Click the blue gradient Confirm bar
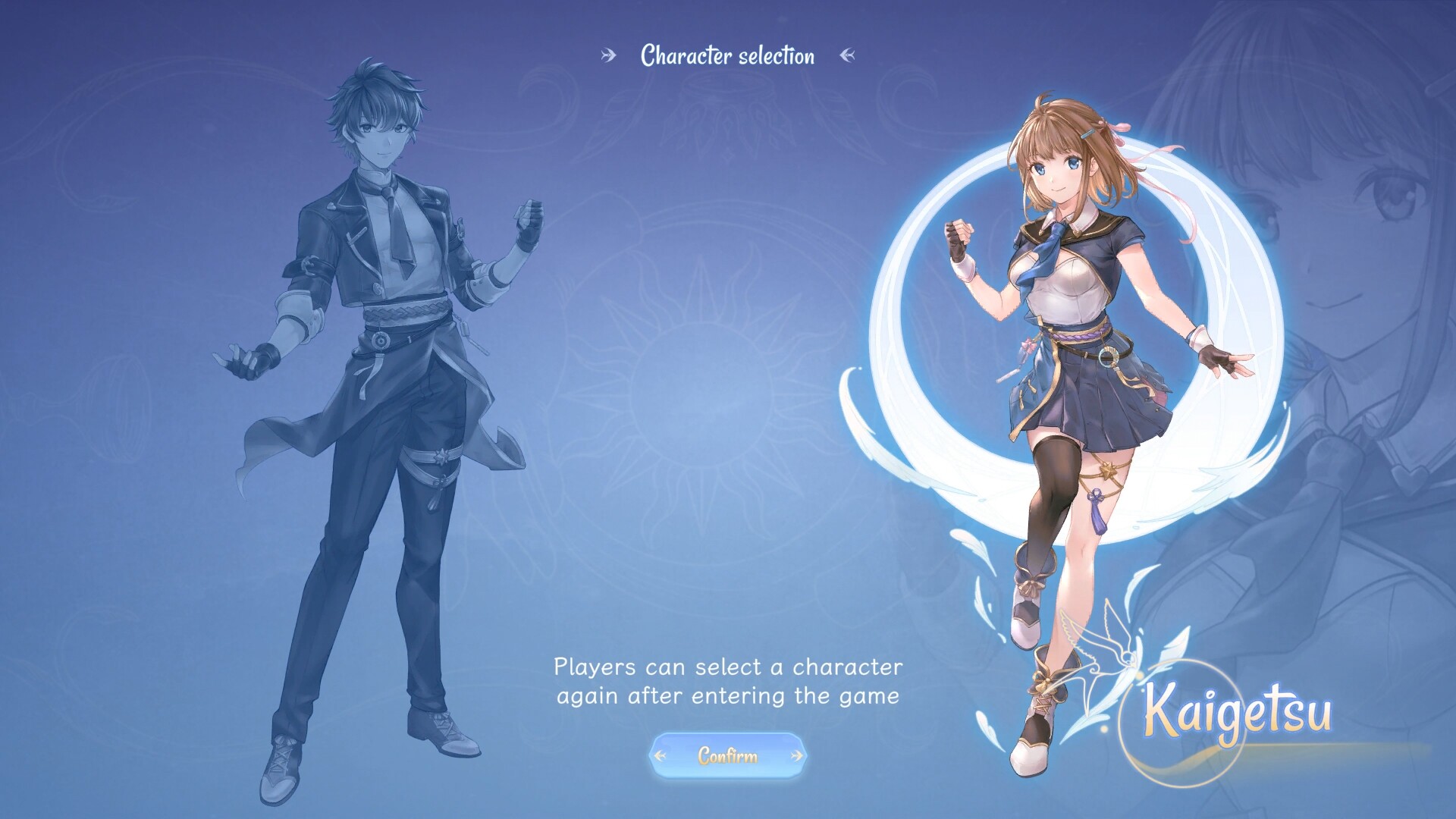Screen dimensions: 1456x819 (727, 755)
